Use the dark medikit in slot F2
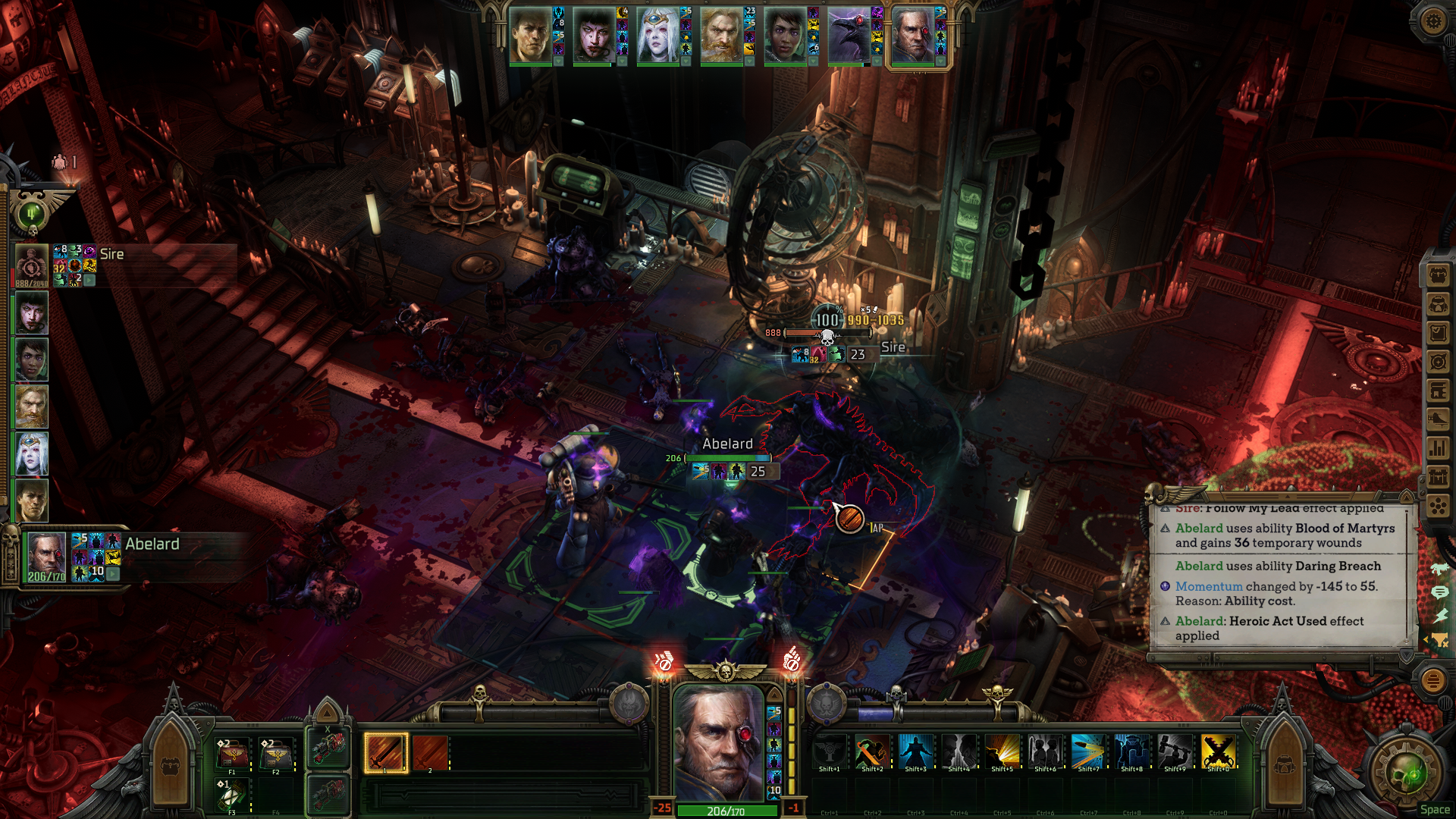 click(x=276, y=754)
